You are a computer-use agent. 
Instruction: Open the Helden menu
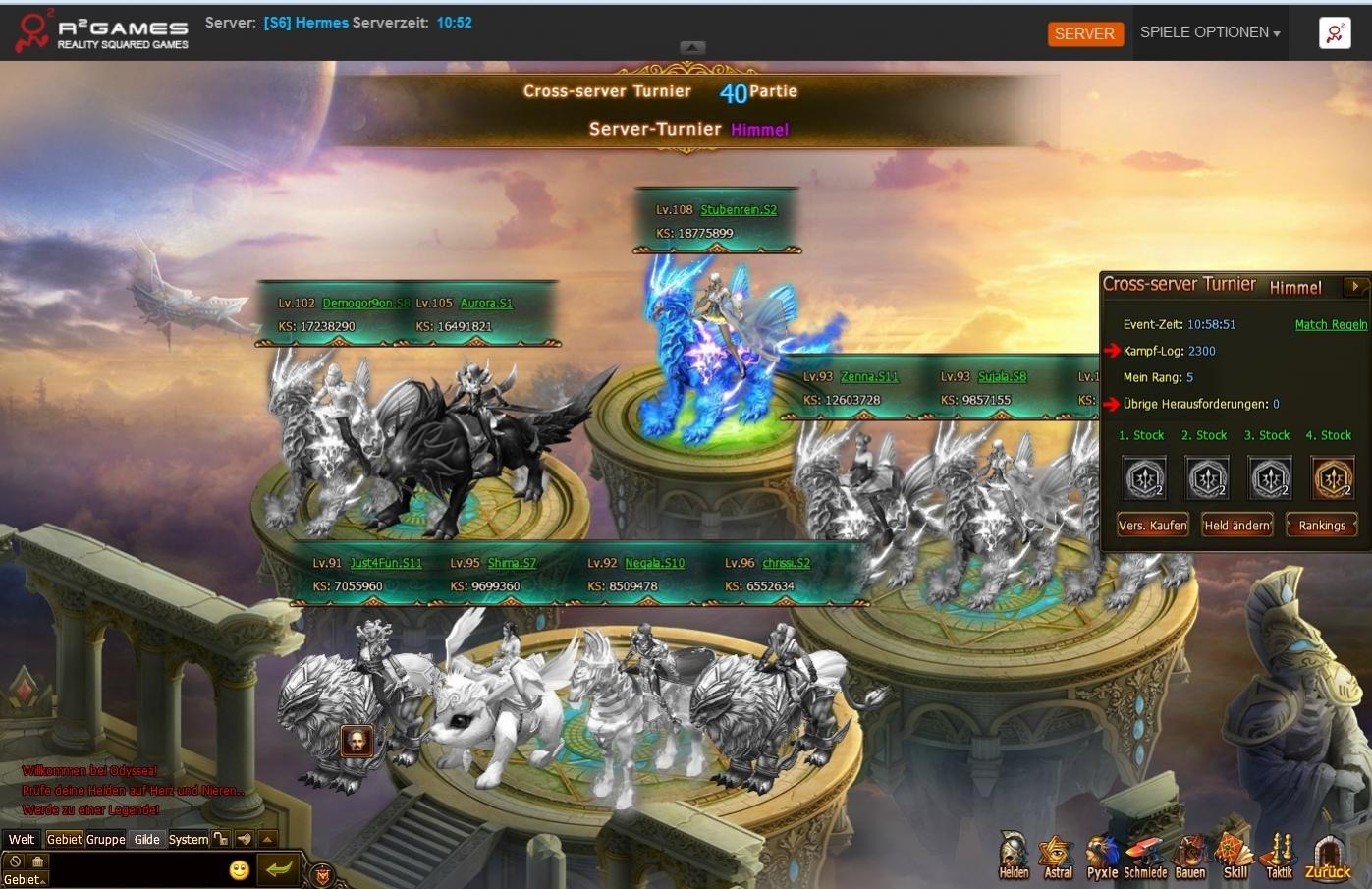[x=1014, y=857]
